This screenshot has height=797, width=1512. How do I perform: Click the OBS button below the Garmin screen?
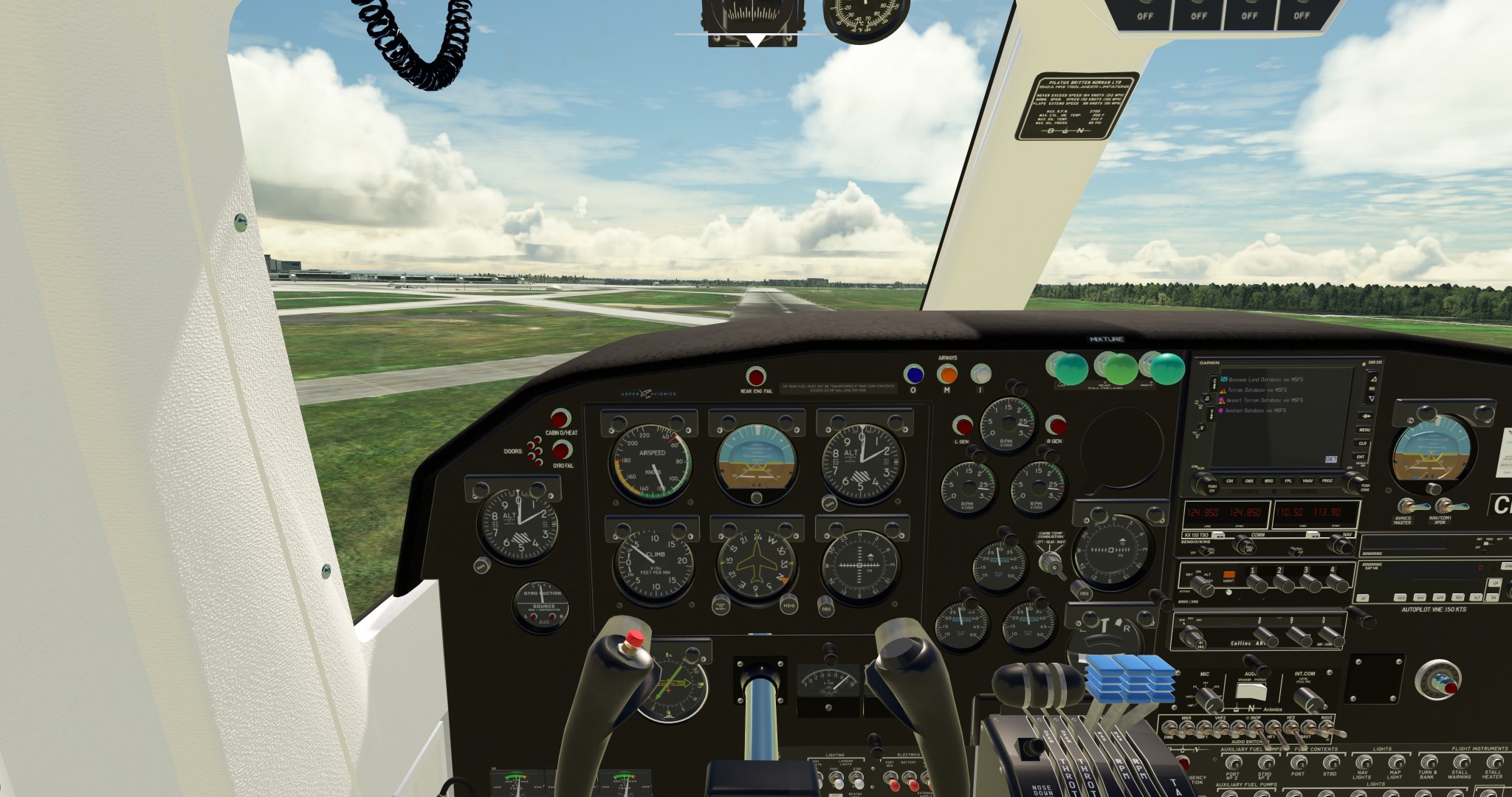point(1249,481)
